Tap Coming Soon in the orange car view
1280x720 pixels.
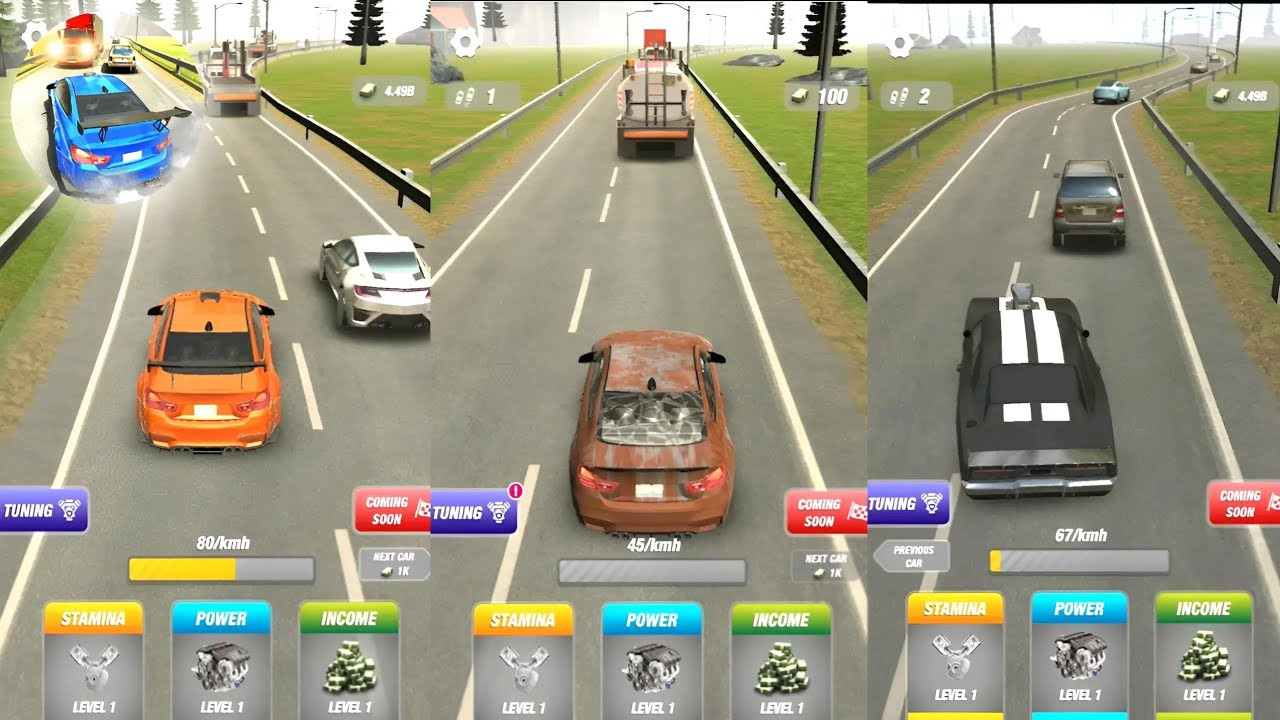click(390, 510)
